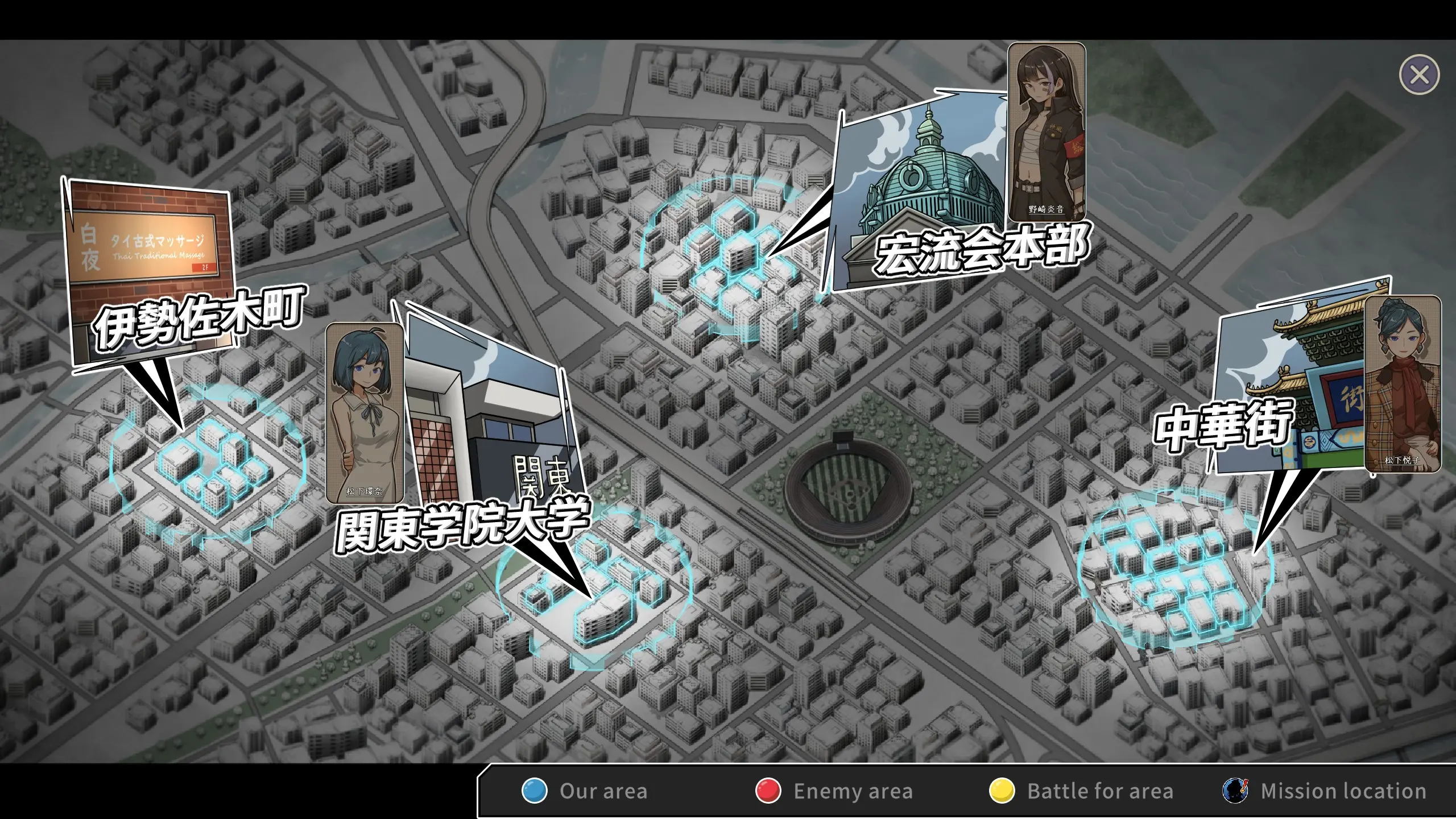Close the city map screen
Image resolution: width=1456 pixels, height=819 pixels.
point(1419,75)
